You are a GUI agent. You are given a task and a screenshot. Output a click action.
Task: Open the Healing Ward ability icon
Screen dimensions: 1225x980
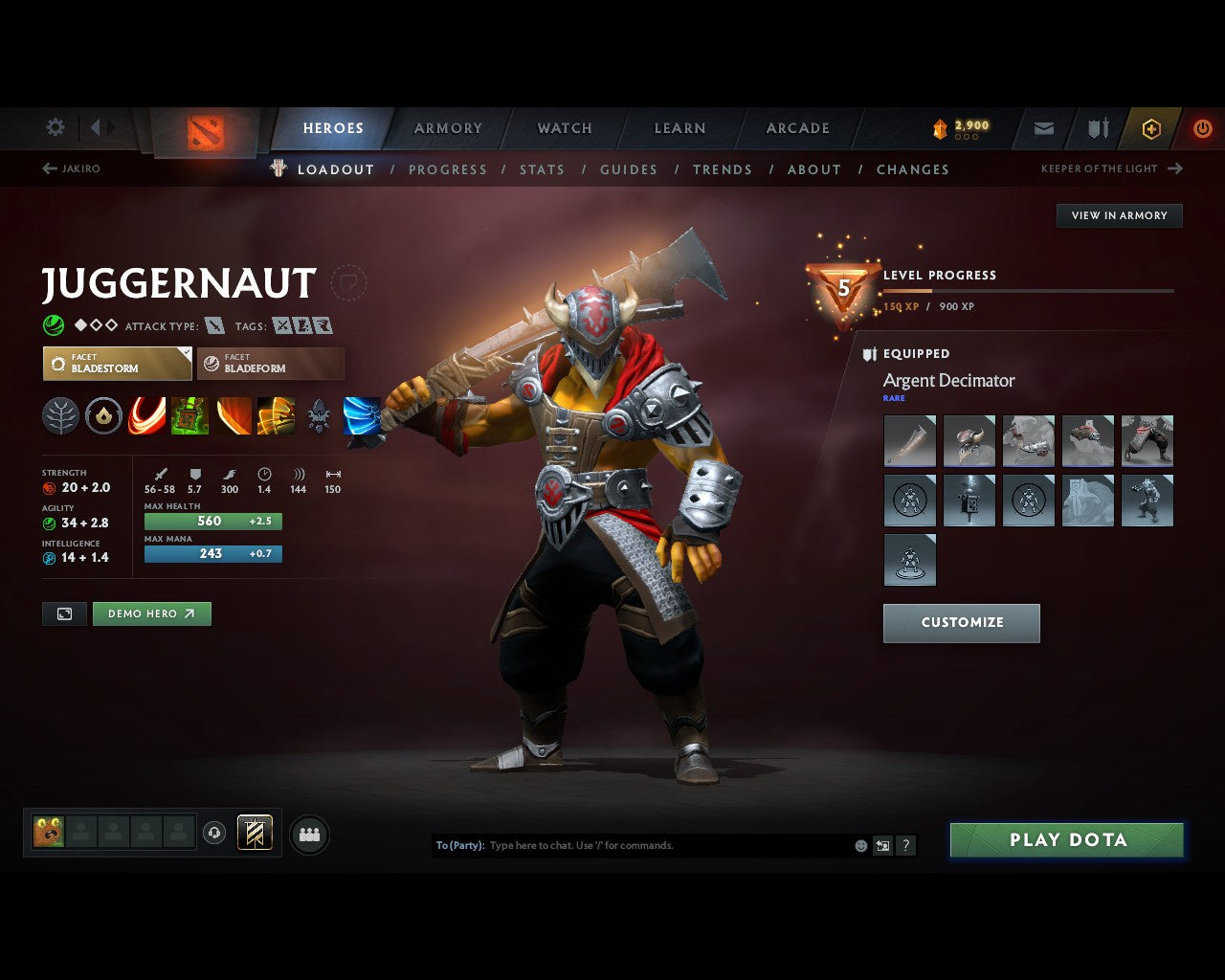point(189,415)
